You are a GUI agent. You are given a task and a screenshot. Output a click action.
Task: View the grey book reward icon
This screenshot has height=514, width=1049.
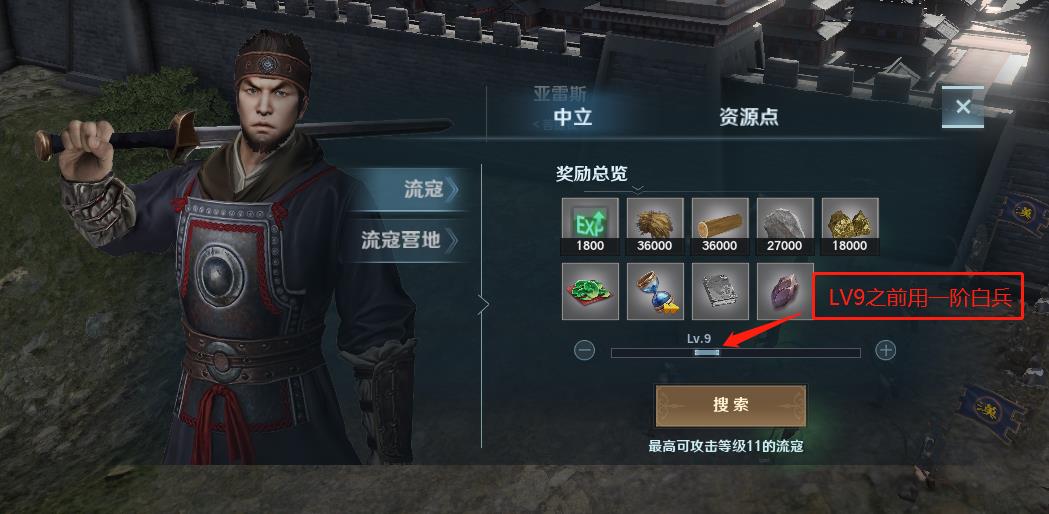tap(720, 291)
